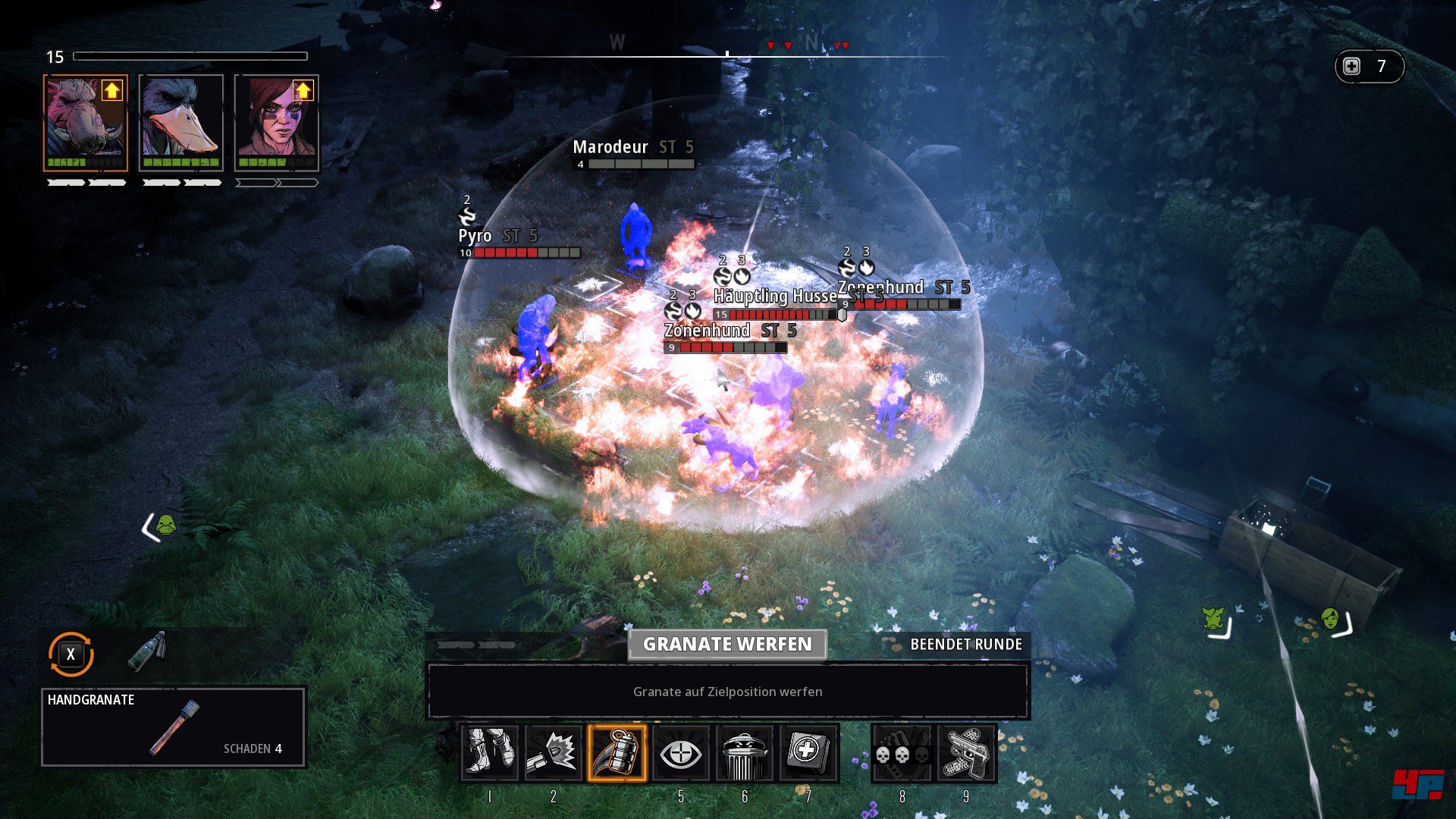Use the medkit ability icon
1456x819 pixels.
coord(808,753)
